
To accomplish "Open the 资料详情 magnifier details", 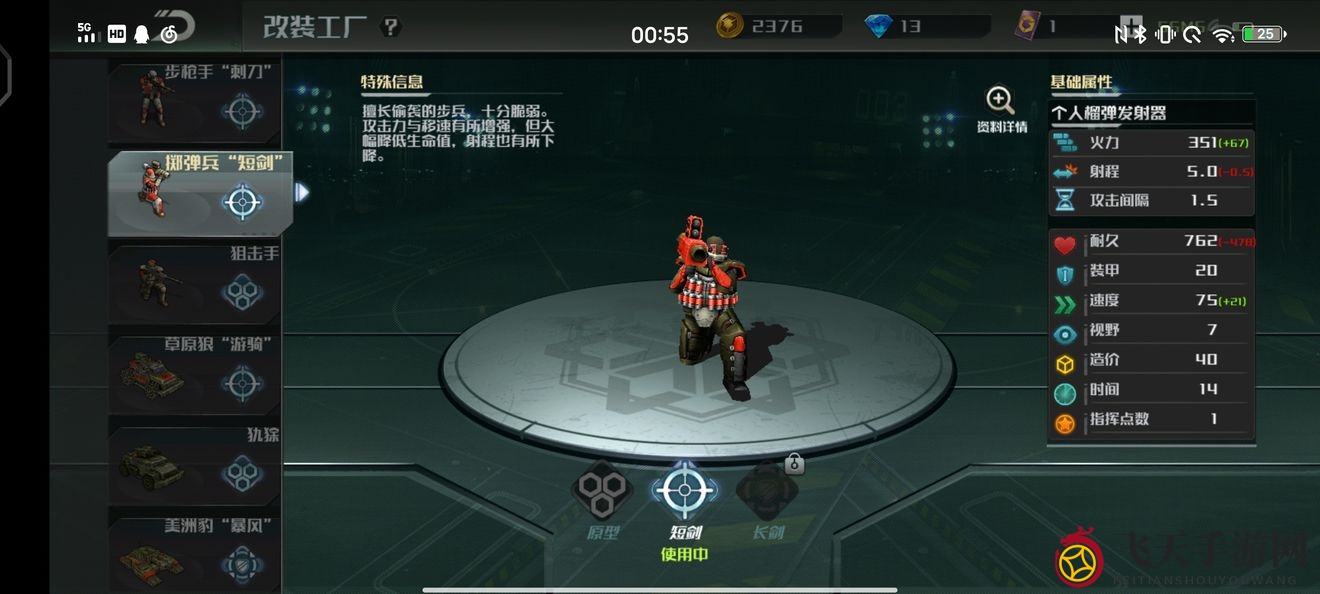I will point(1001,108).
